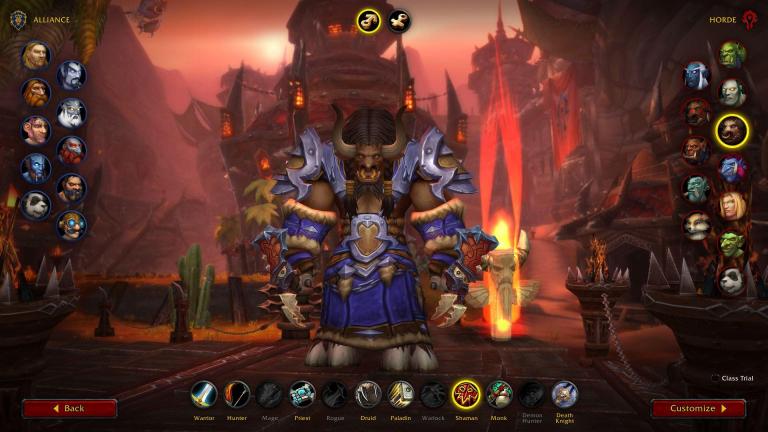This screenshot has width=768, height=432.
Task: Choose the orange-bearded Dwarf race portrait
Action: click(x=35, y=92)
